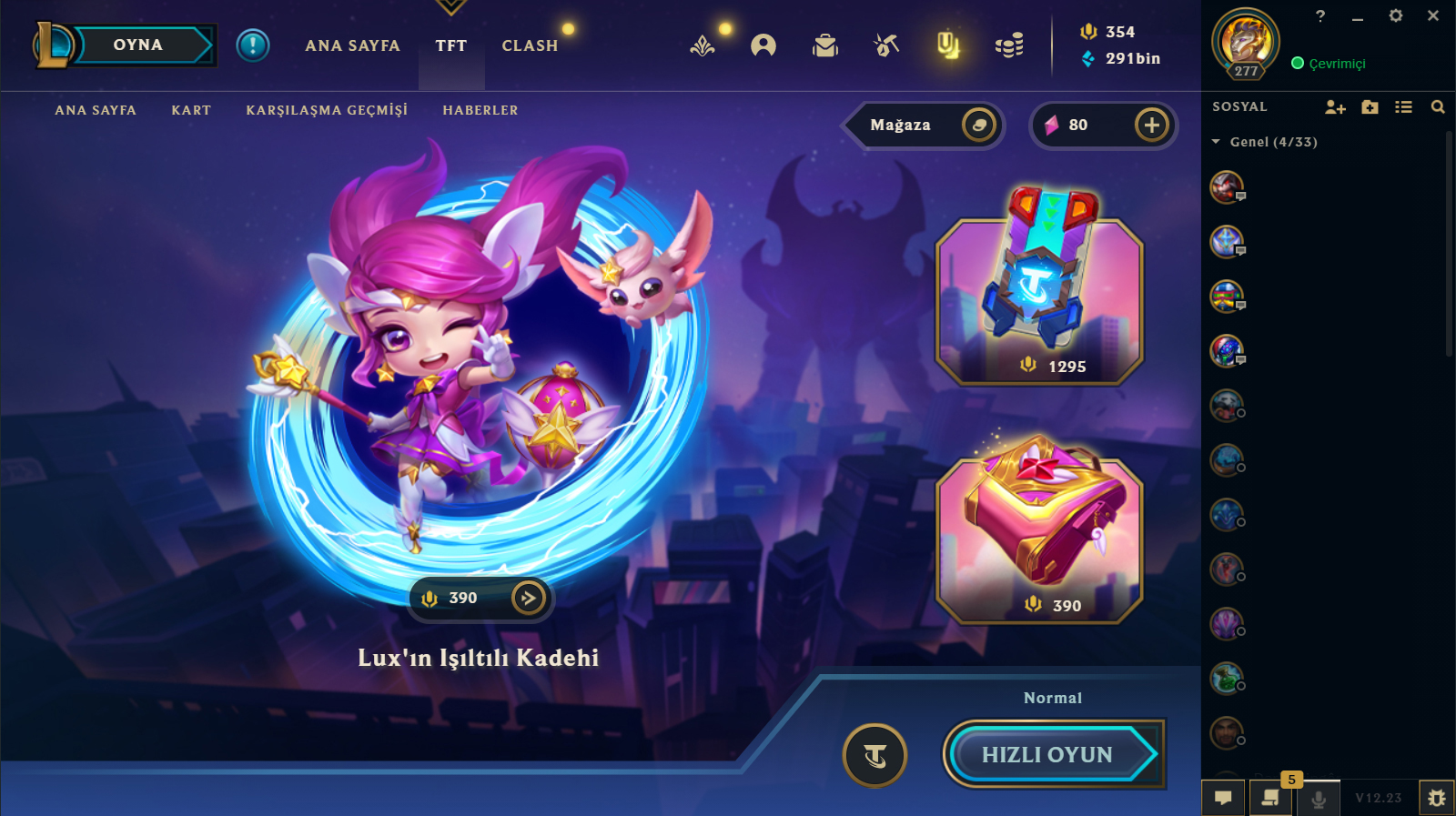Viewport: 1456px width, 816px height.
Task: Open the CLASH tab
Action: click(x=530, y=45)
